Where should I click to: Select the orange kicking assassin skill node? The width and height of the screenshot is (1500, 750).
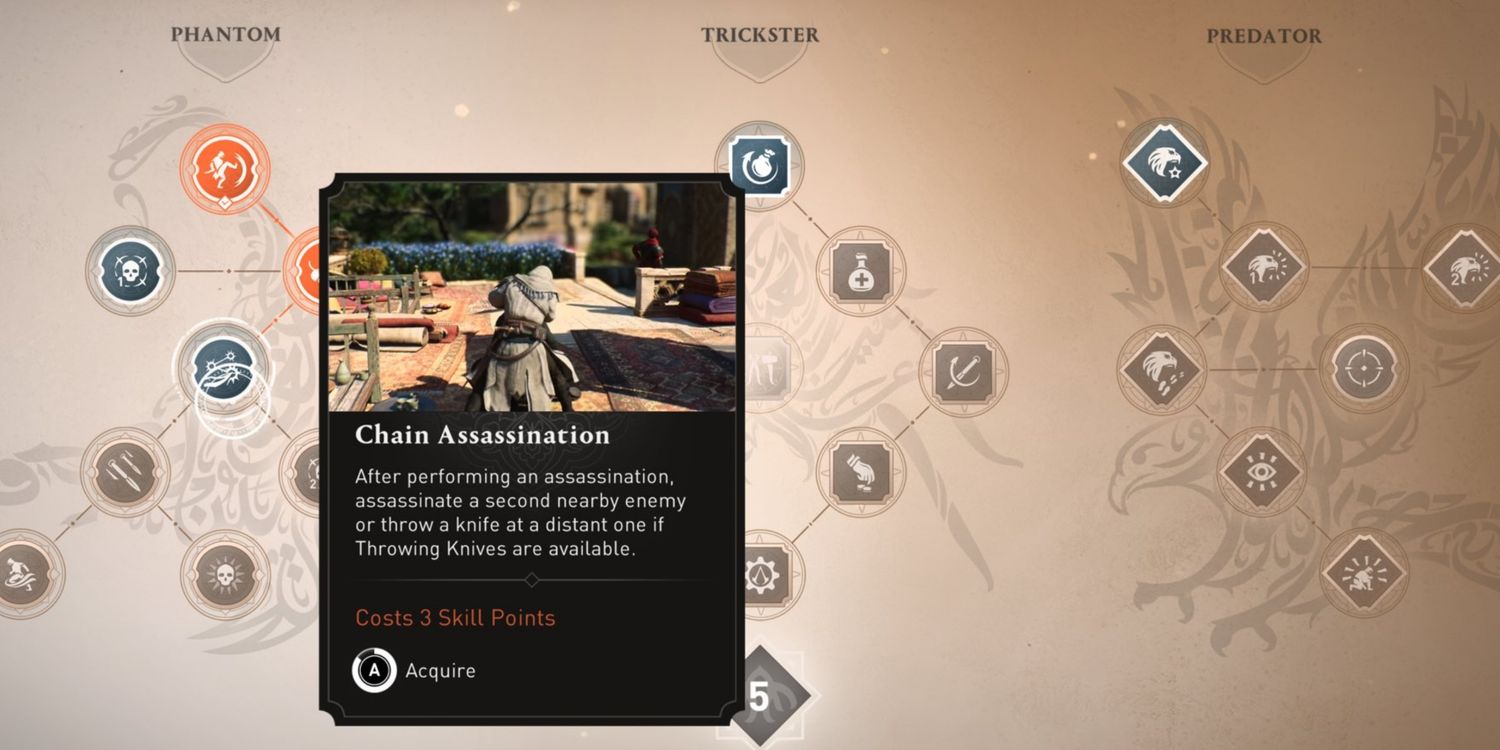(x=225, y=169)
